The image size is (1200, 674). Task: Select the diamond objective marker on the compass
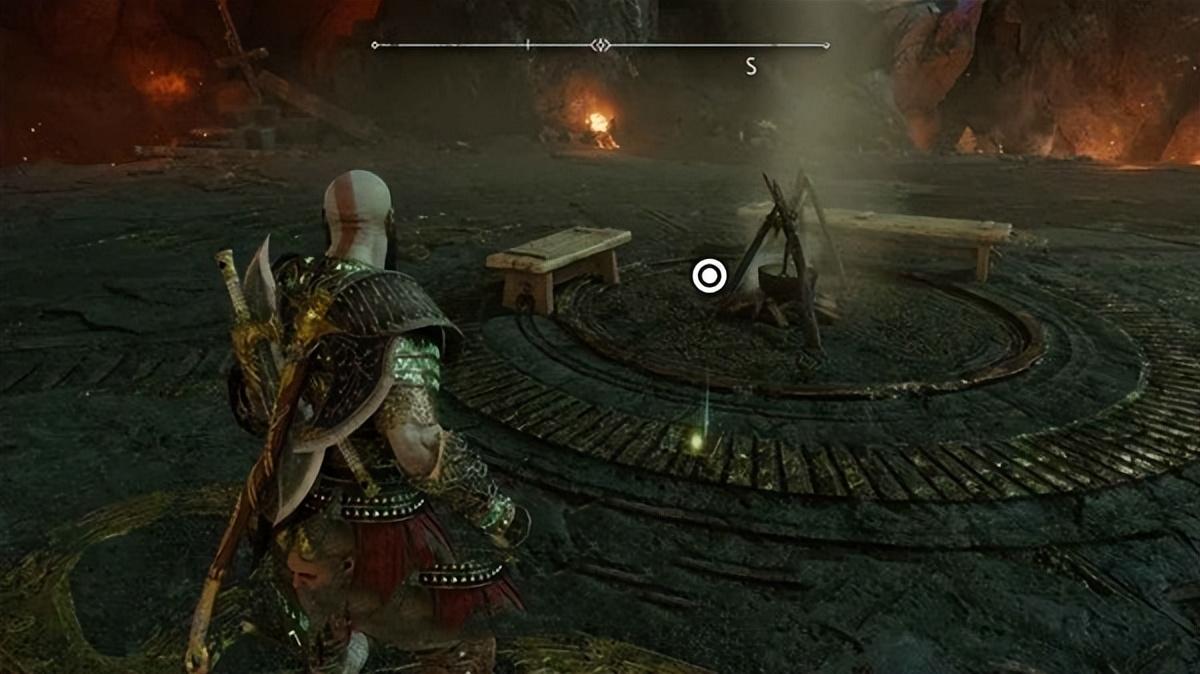pos(600,45)
